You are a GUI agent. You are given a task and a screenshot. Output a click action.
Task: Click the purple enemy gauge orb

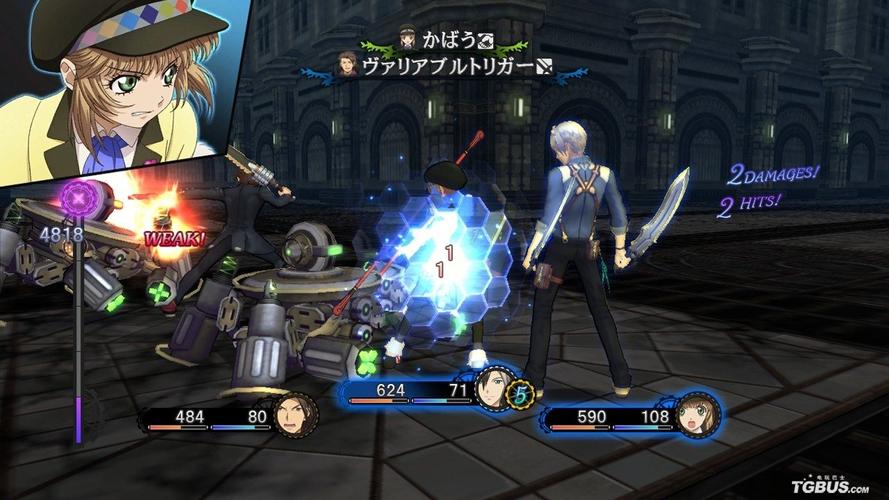78,195
